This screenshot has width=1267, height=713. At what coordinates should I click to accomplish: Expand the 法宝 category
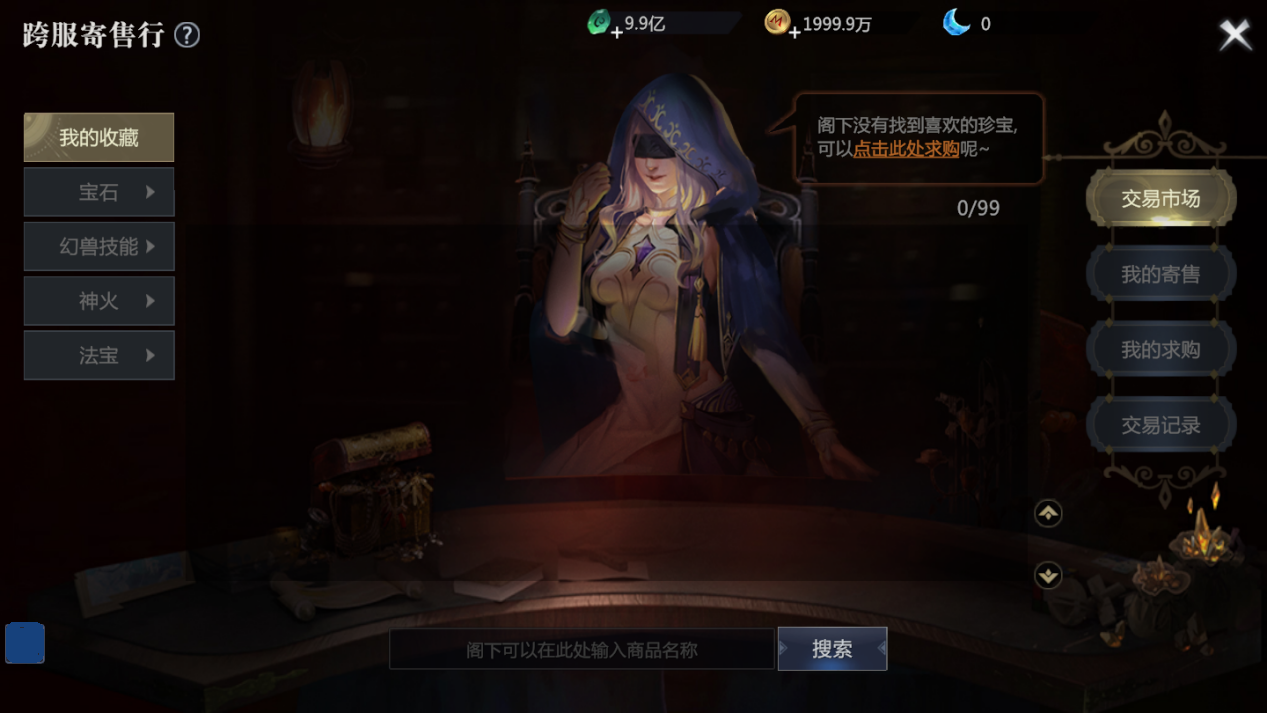(x=99, y=356)
